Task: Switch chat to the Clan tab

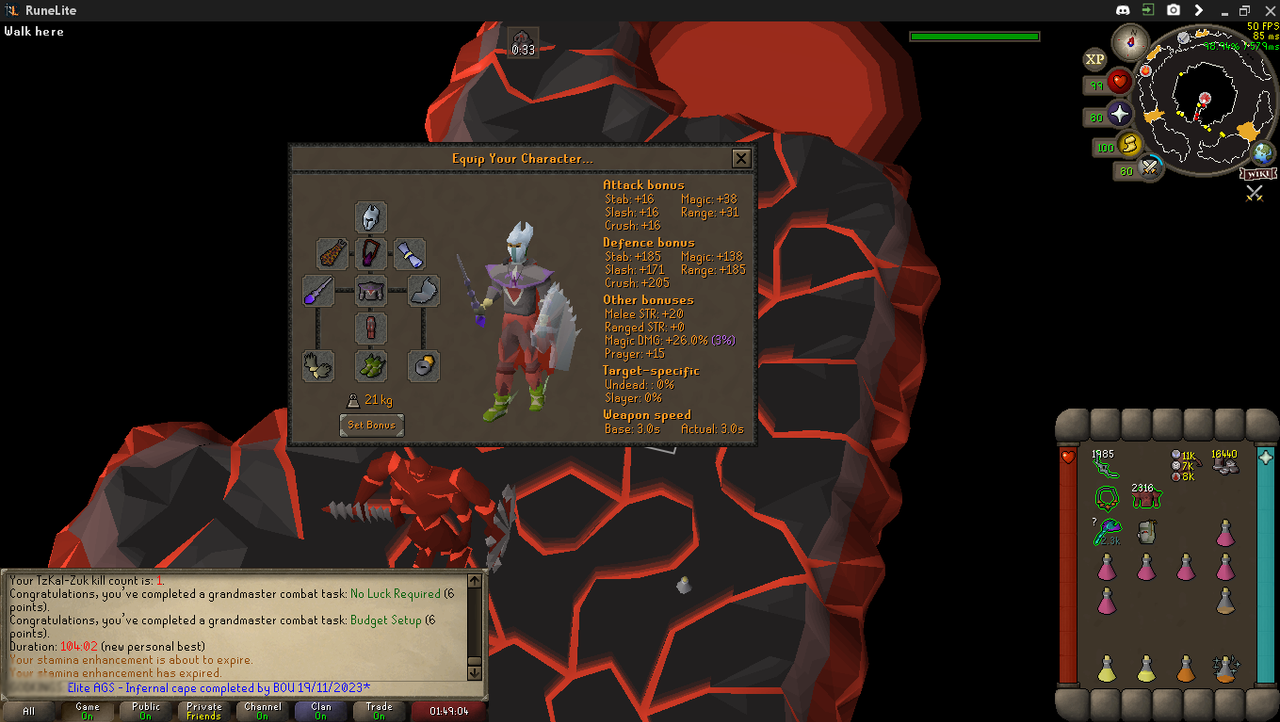Action: (320, 710)
